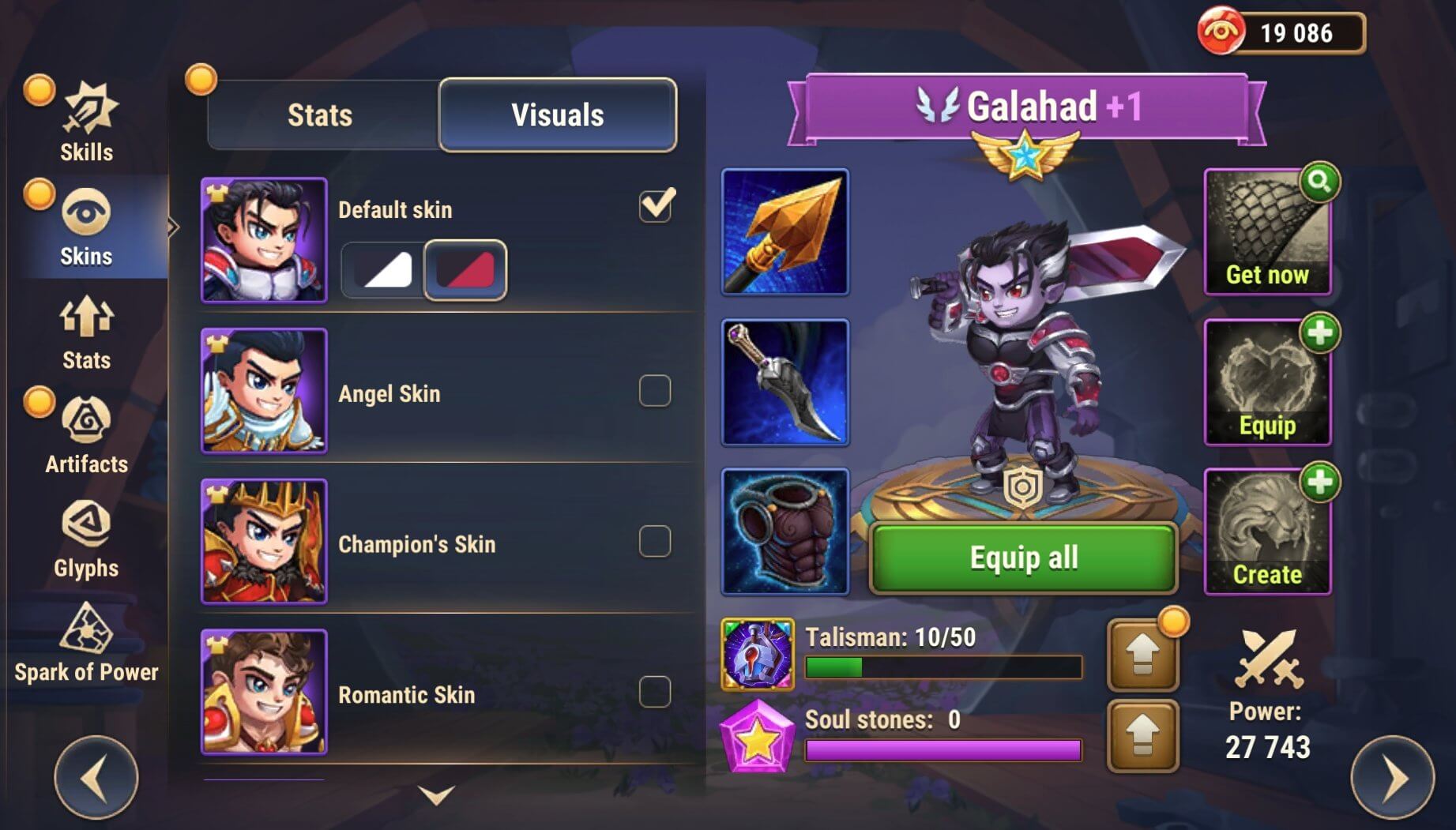
Task: Check the Romantic Skin checkbox
Action: pyautogui.click(x=655, y=692)
